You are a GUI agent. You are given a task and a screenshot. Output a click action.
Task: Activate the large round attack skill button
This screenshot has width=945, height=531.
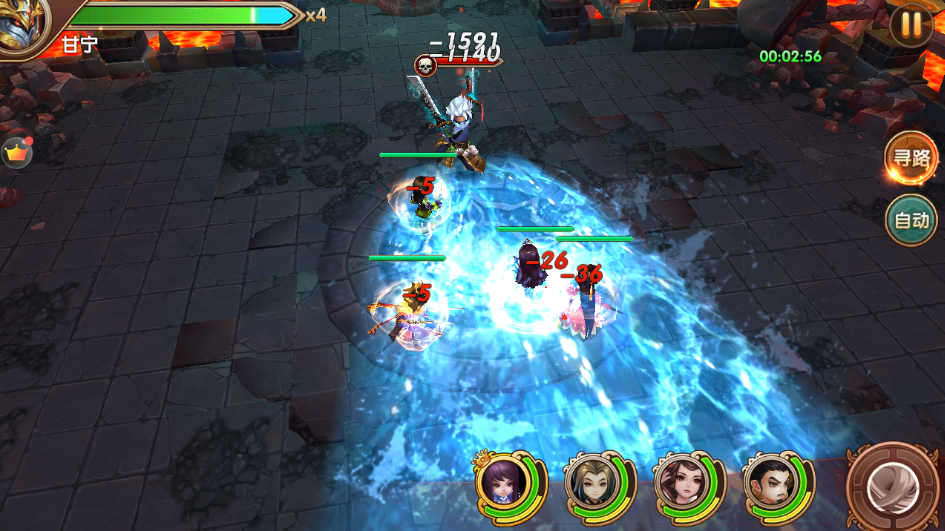[892, 488]
